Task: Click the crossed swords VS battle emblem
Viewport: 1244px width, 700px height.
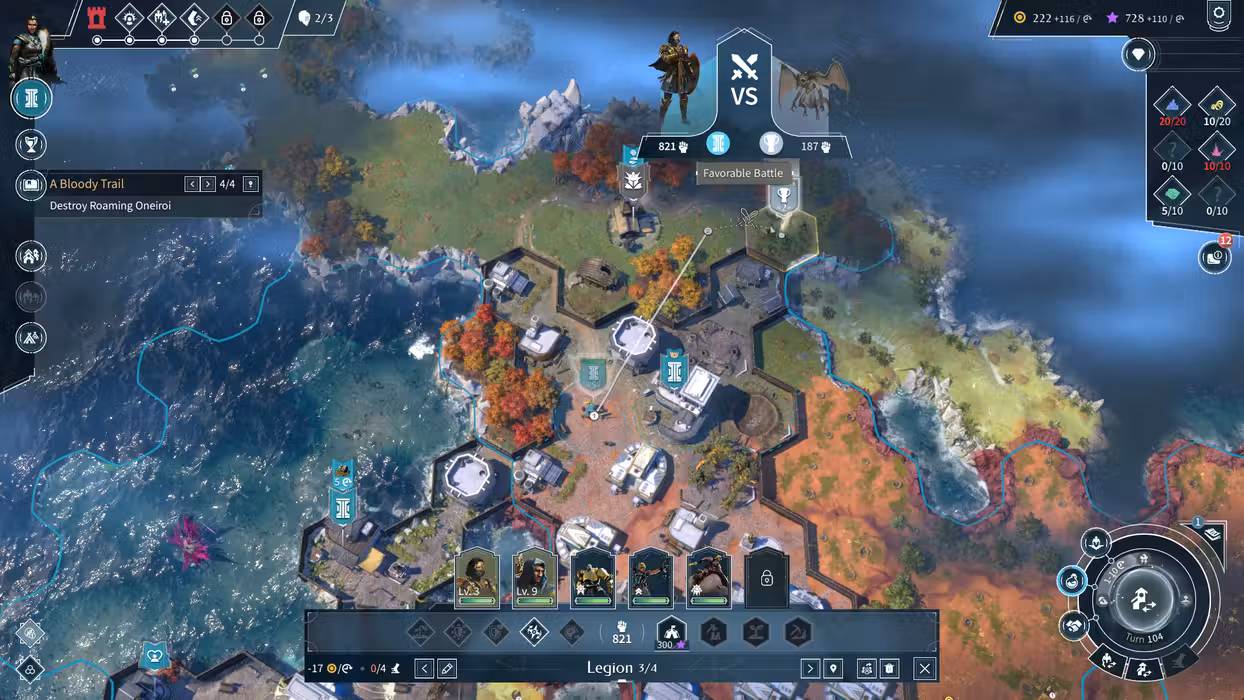Action: 744,78
